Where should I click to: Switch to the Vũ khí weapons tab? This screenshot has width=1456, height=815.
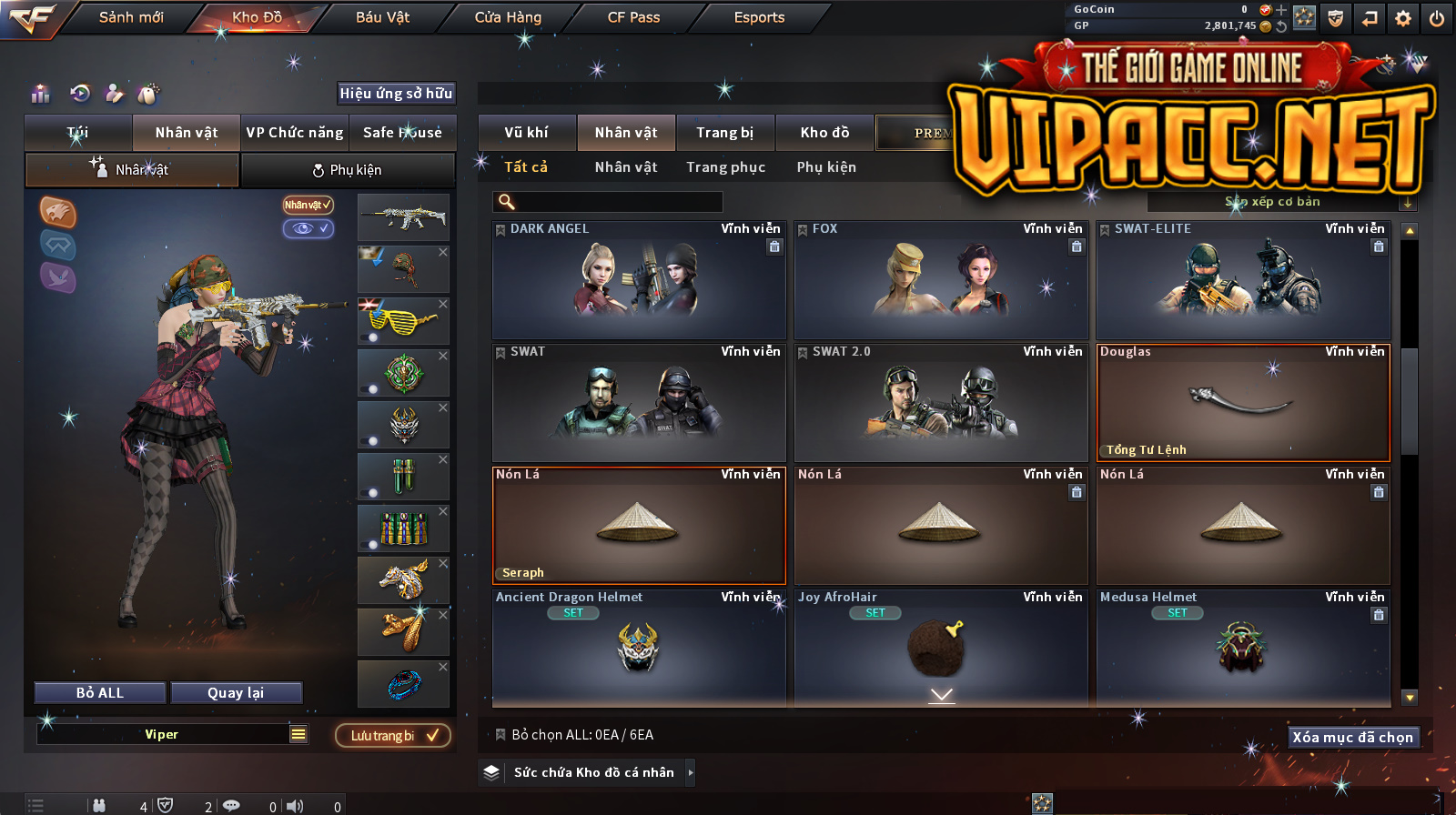pyautogui.click(x=526, y=133)
